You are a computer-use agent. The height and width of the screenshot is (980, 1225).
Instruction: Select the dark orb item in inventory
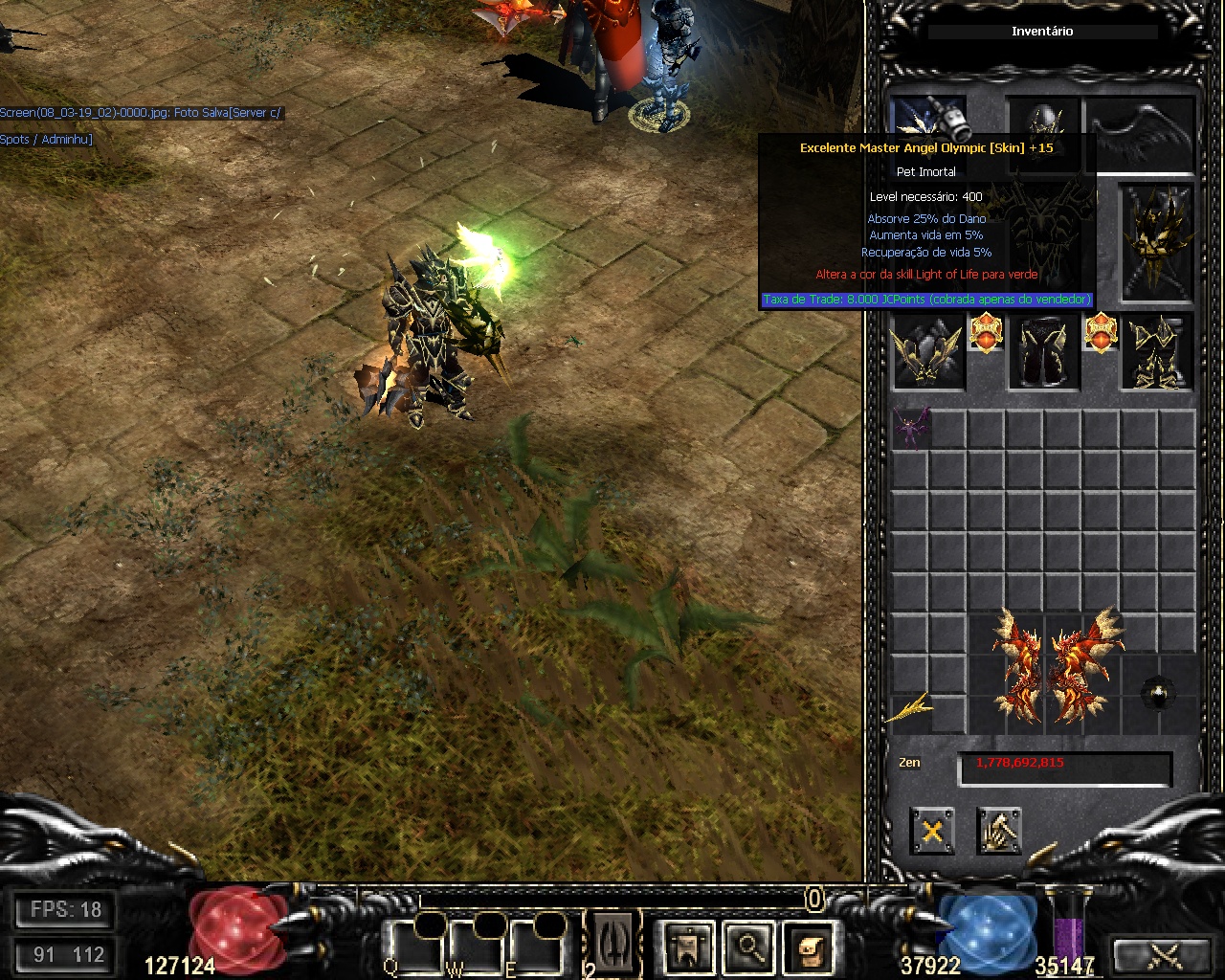point(1159,694)
